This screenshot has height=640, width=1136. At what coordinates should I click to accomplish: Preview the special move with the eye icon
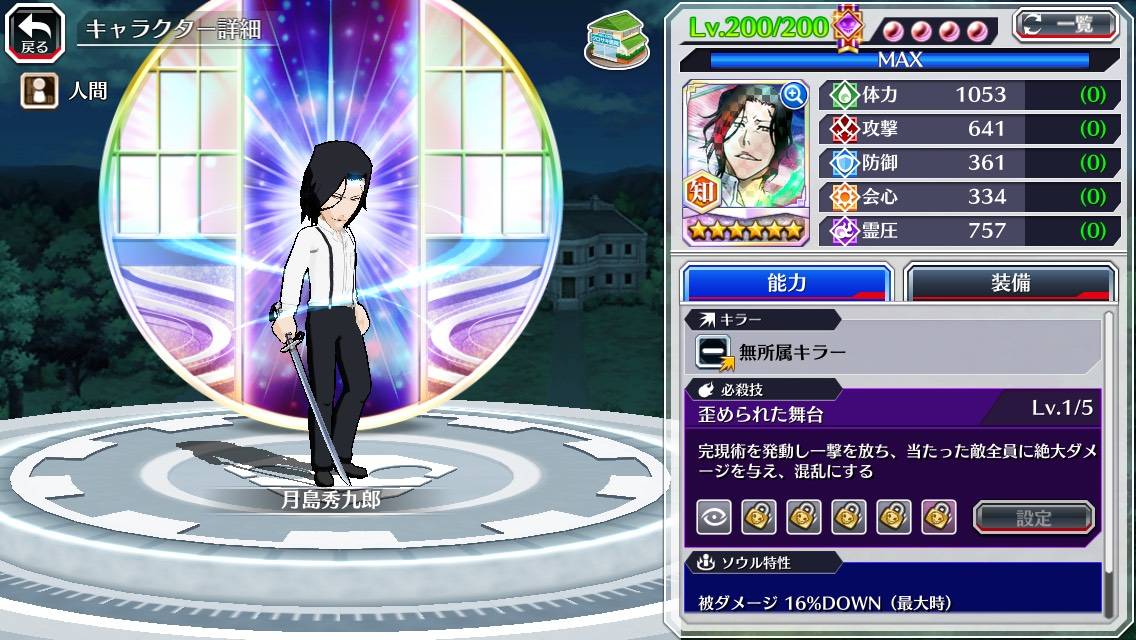[713, 517]
